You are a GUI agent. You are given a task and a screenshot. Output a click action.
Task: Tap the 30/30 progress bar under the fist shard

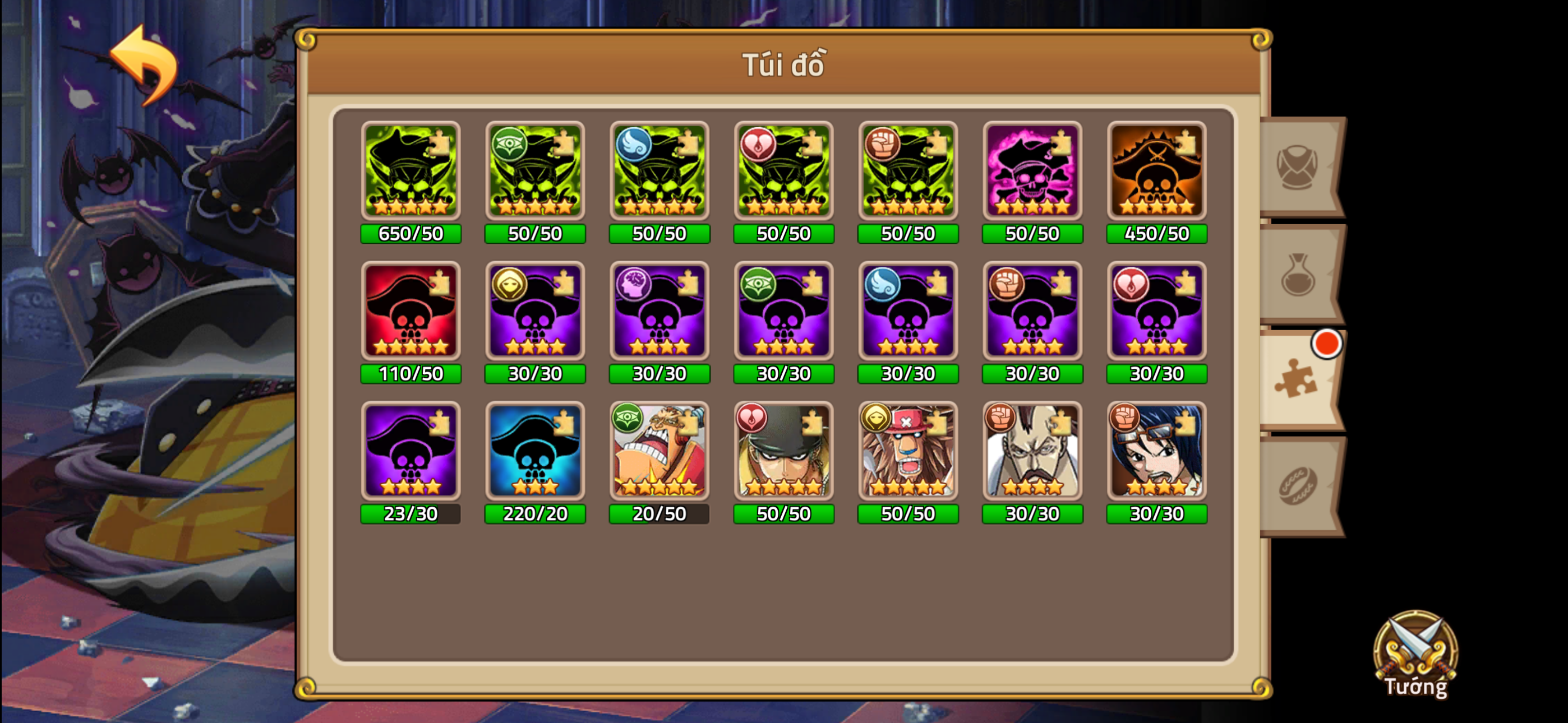click(1032, 373)
